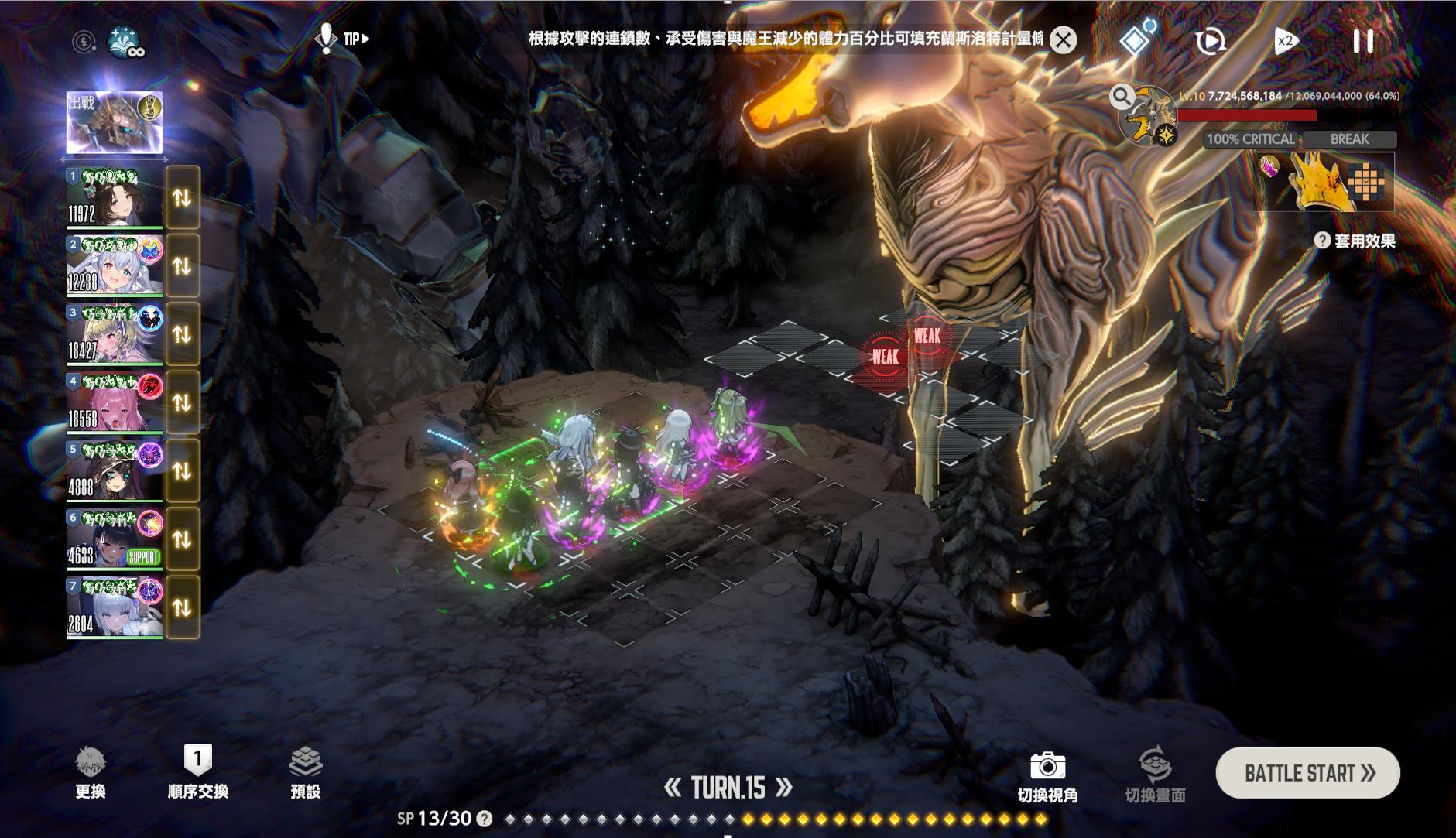
Task: Select the 切換畫面 screen switch icon
Action: (x=1156, y=768)
